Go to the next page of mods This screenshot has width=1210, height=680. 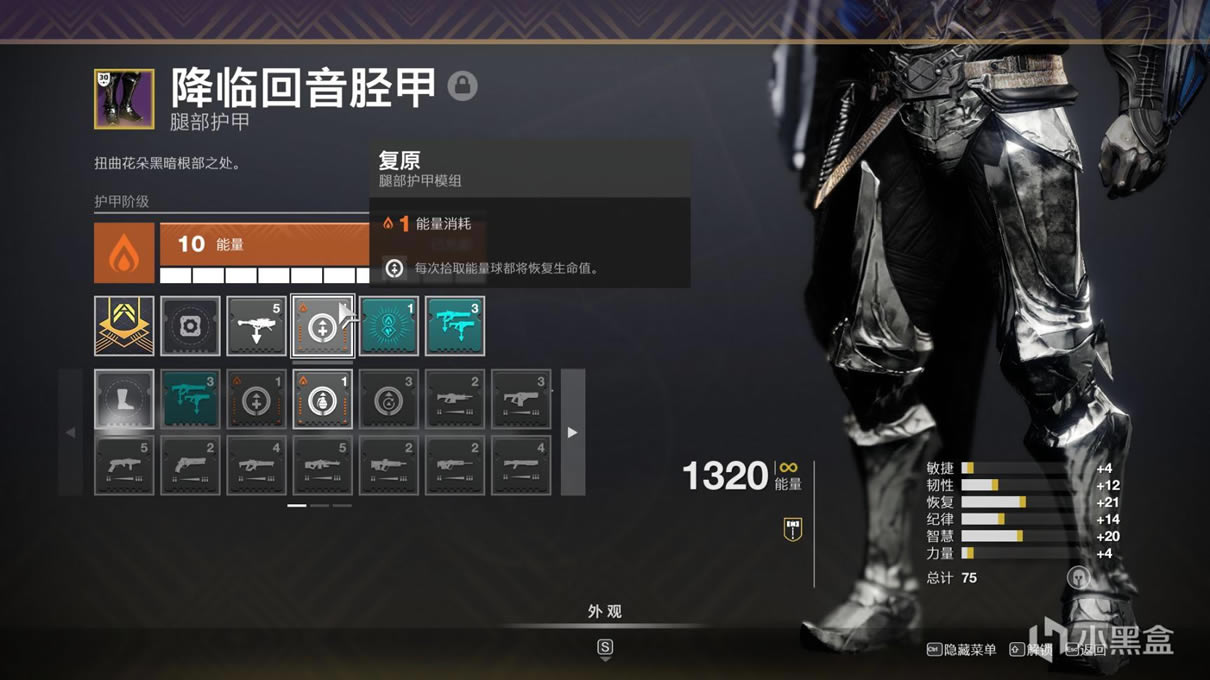coord(572,433)
